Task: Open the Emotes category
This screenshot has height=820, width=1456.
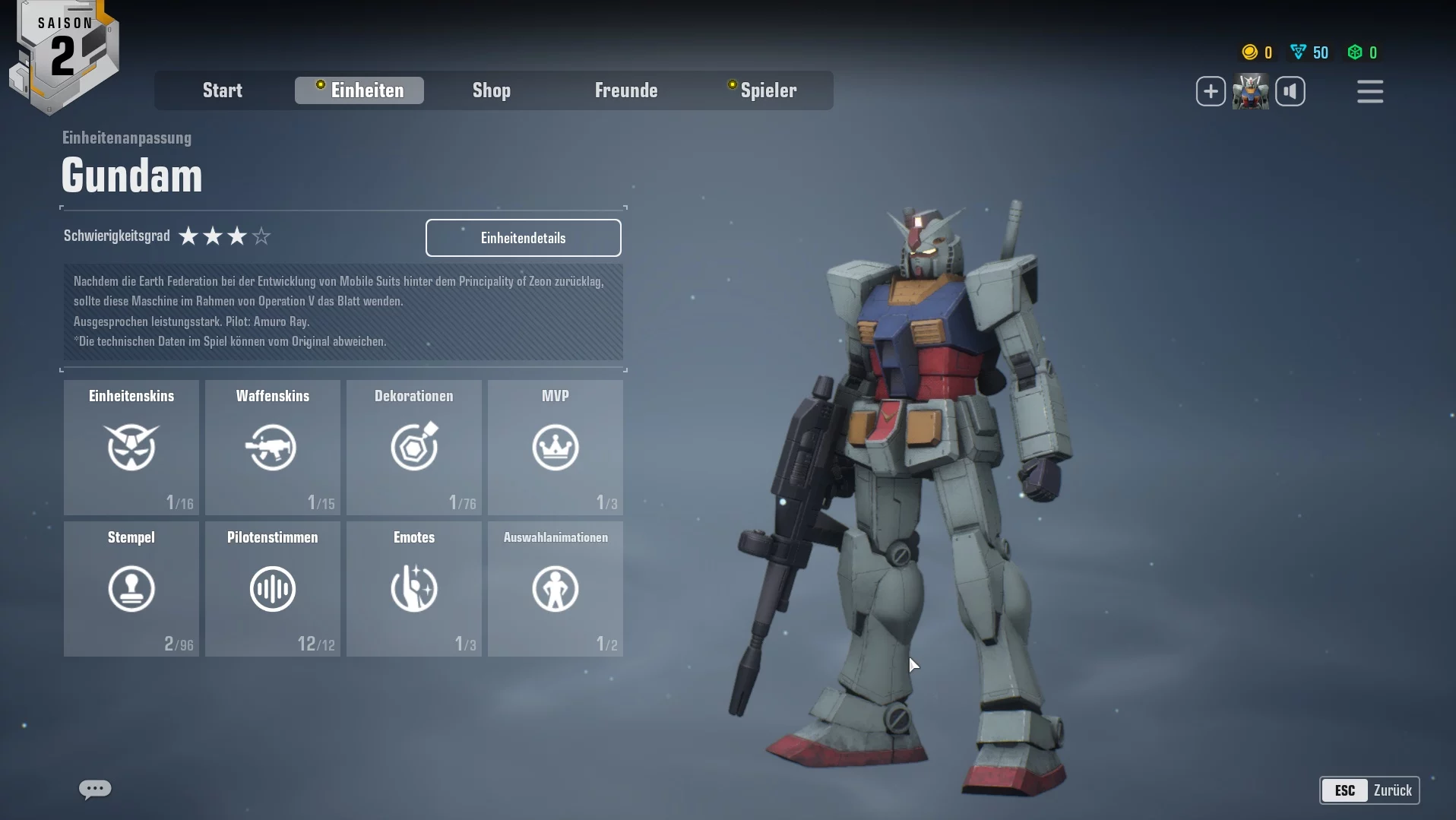Action: click(414, 589)
